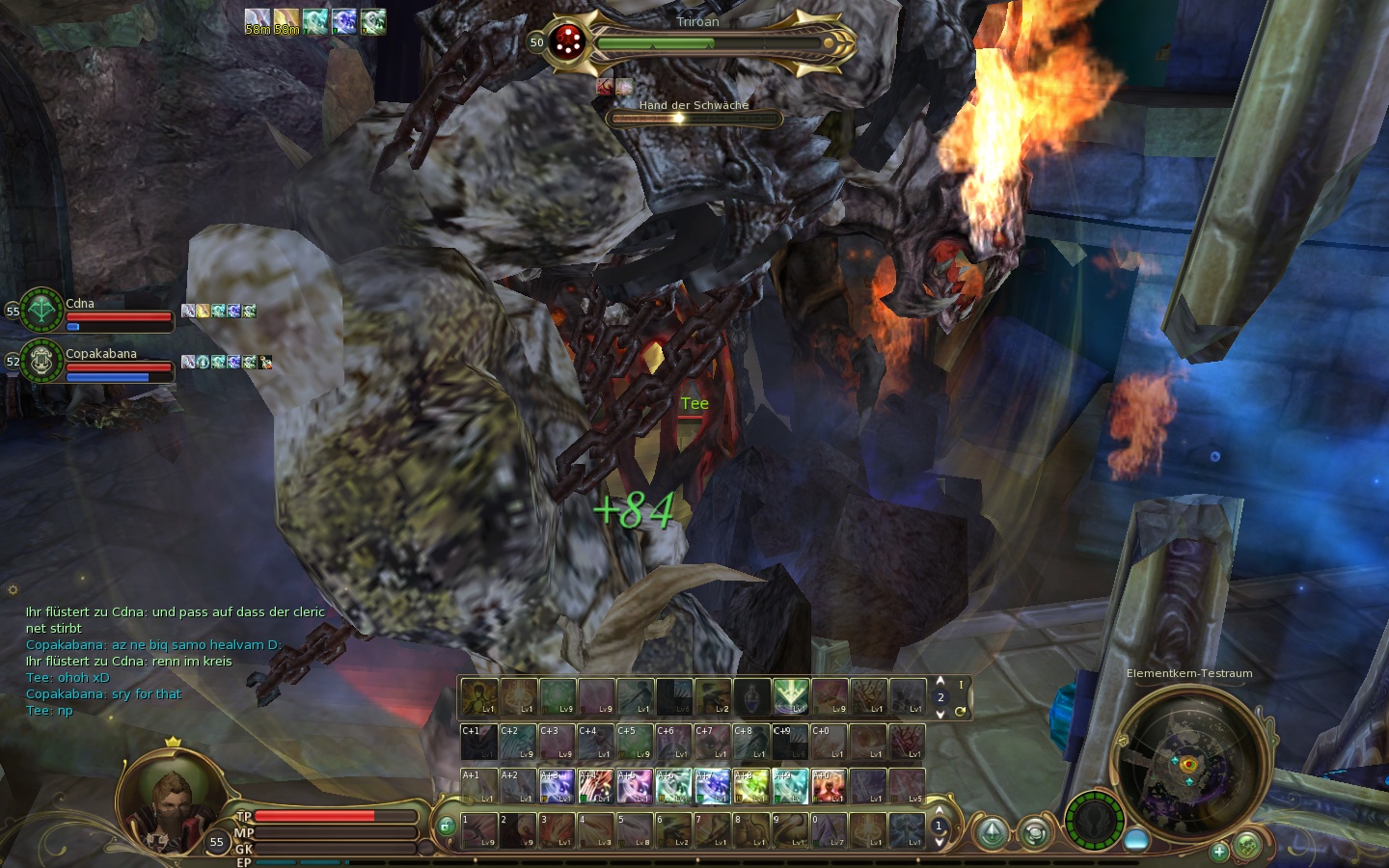The width and height of the screenshot is (1389, 868).
Task: Click the wings flight gauge icon
Action: click(1095, 821)
